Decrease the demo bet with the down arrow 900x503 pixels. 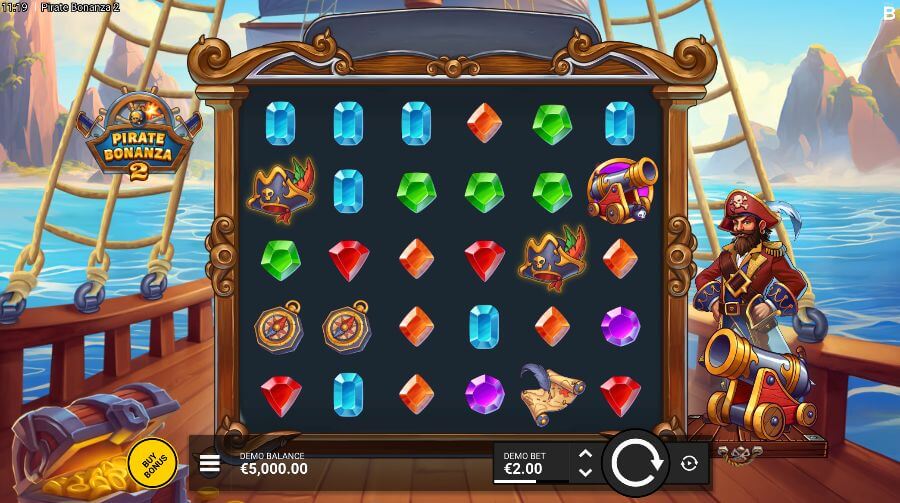586,472
